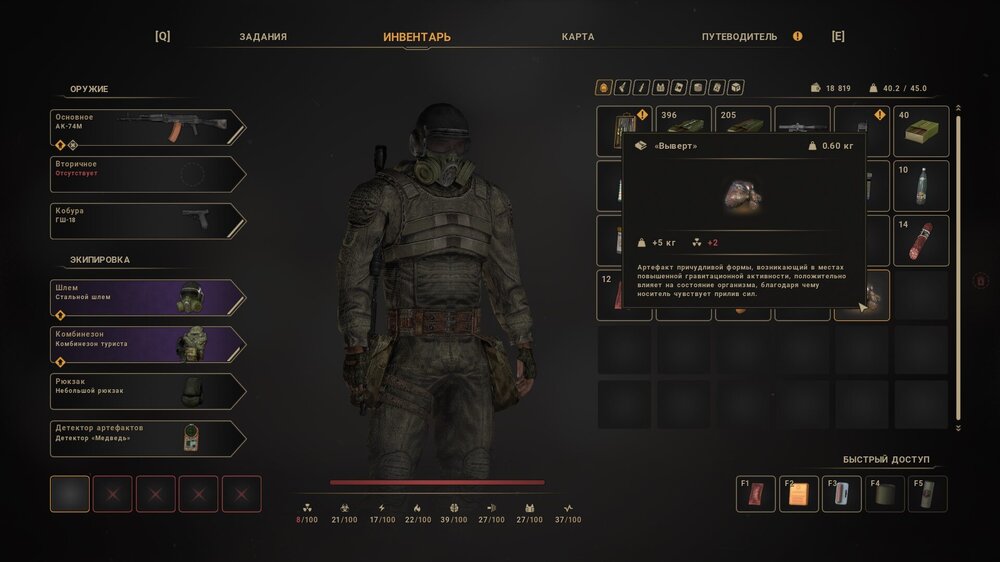
Task: Choose the steel helmet equipment slot
Action: (x=147, y=298)
